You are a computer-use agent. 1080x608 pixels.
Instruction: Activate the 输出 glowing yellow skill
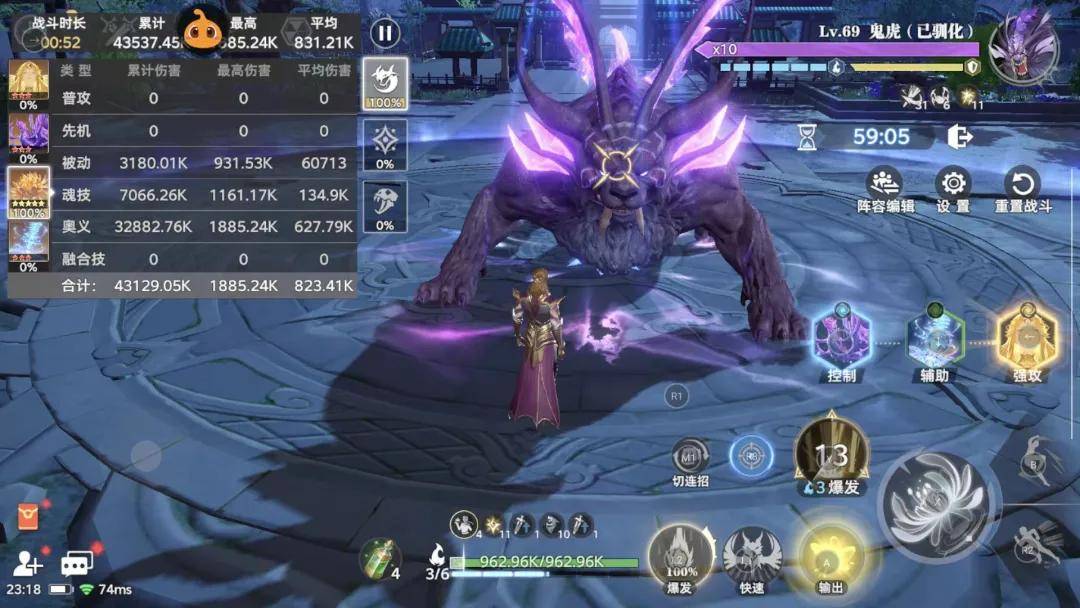[830, 557]
